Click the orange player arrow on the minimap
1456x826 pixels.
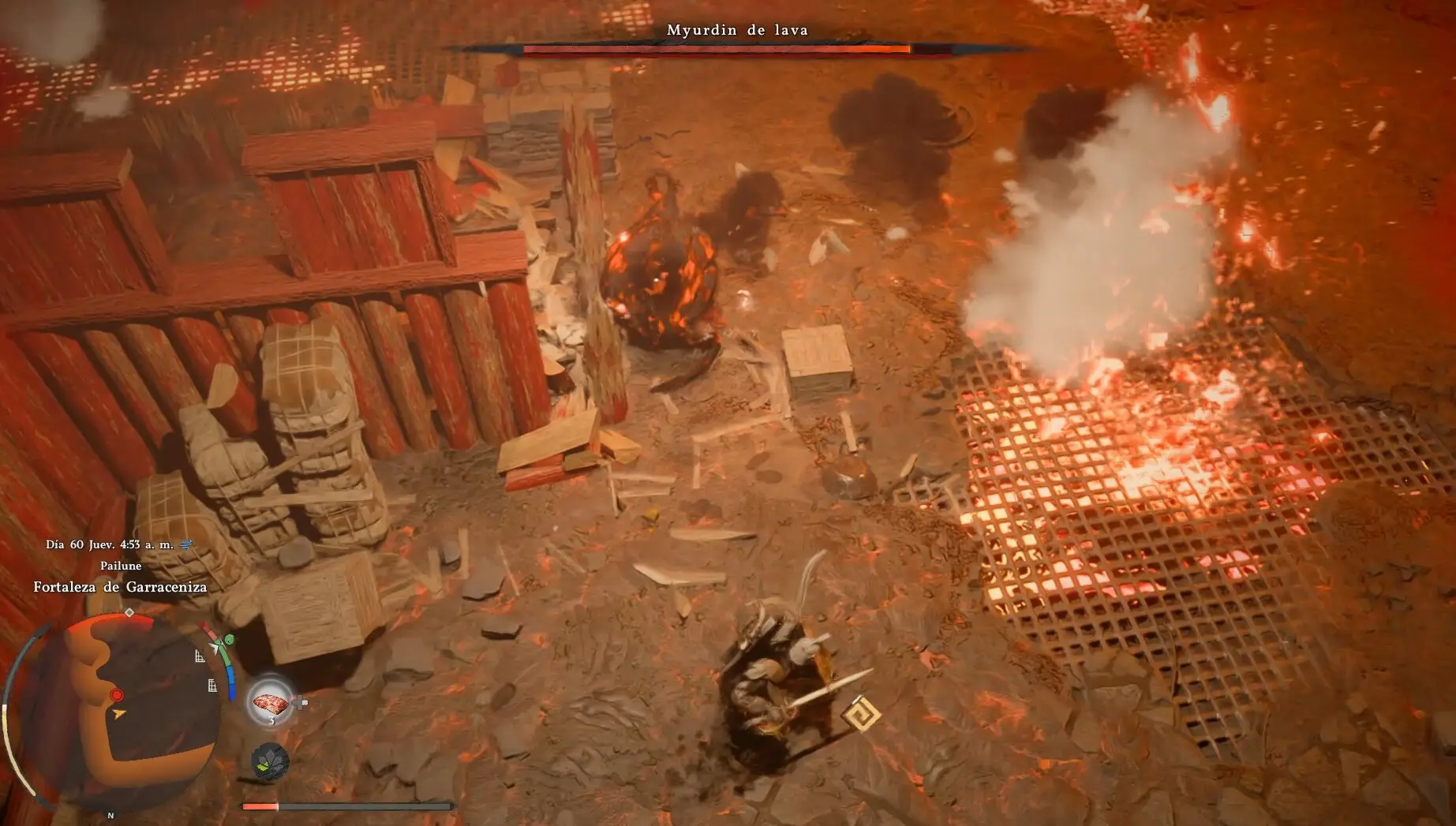119,714
